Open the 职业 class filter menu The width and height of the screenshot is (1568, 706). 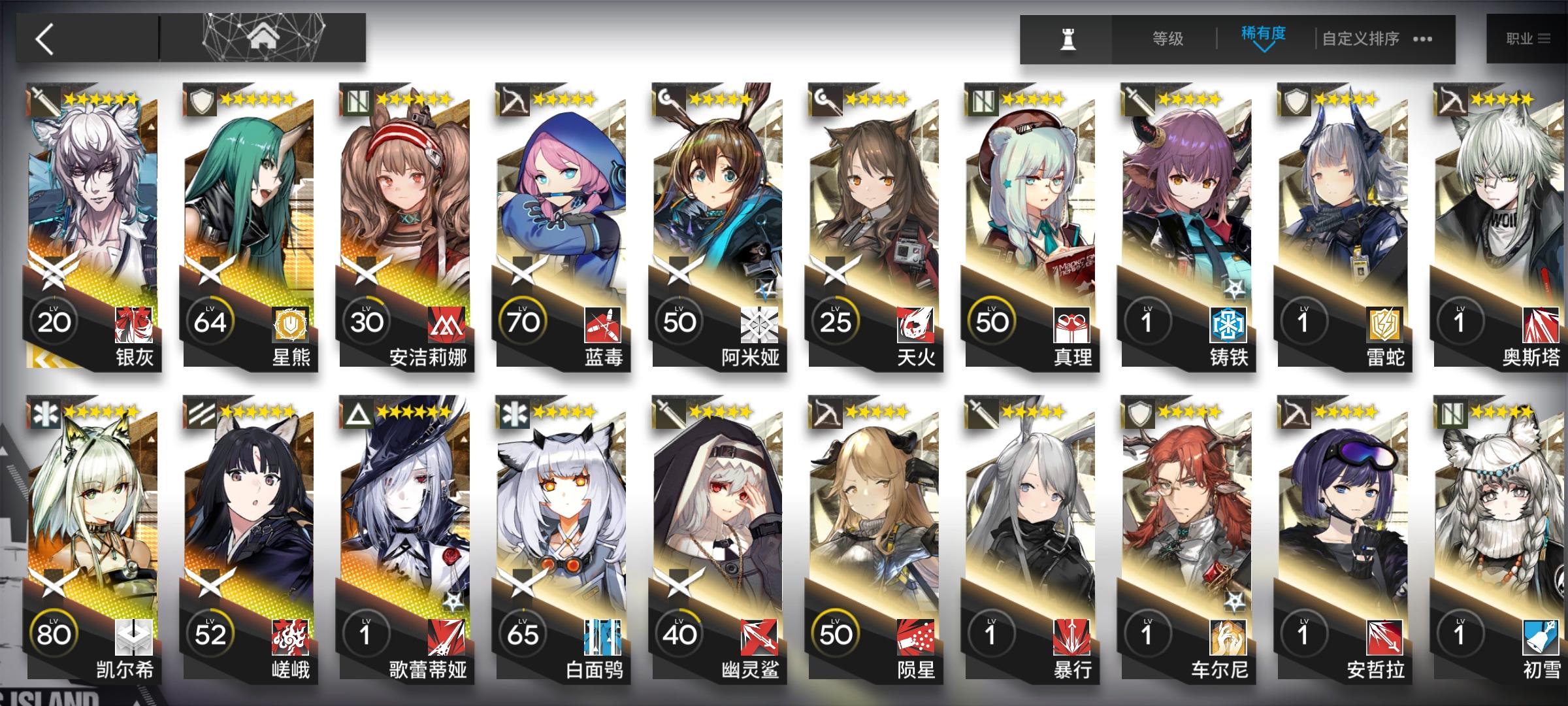pos(1526,38)
